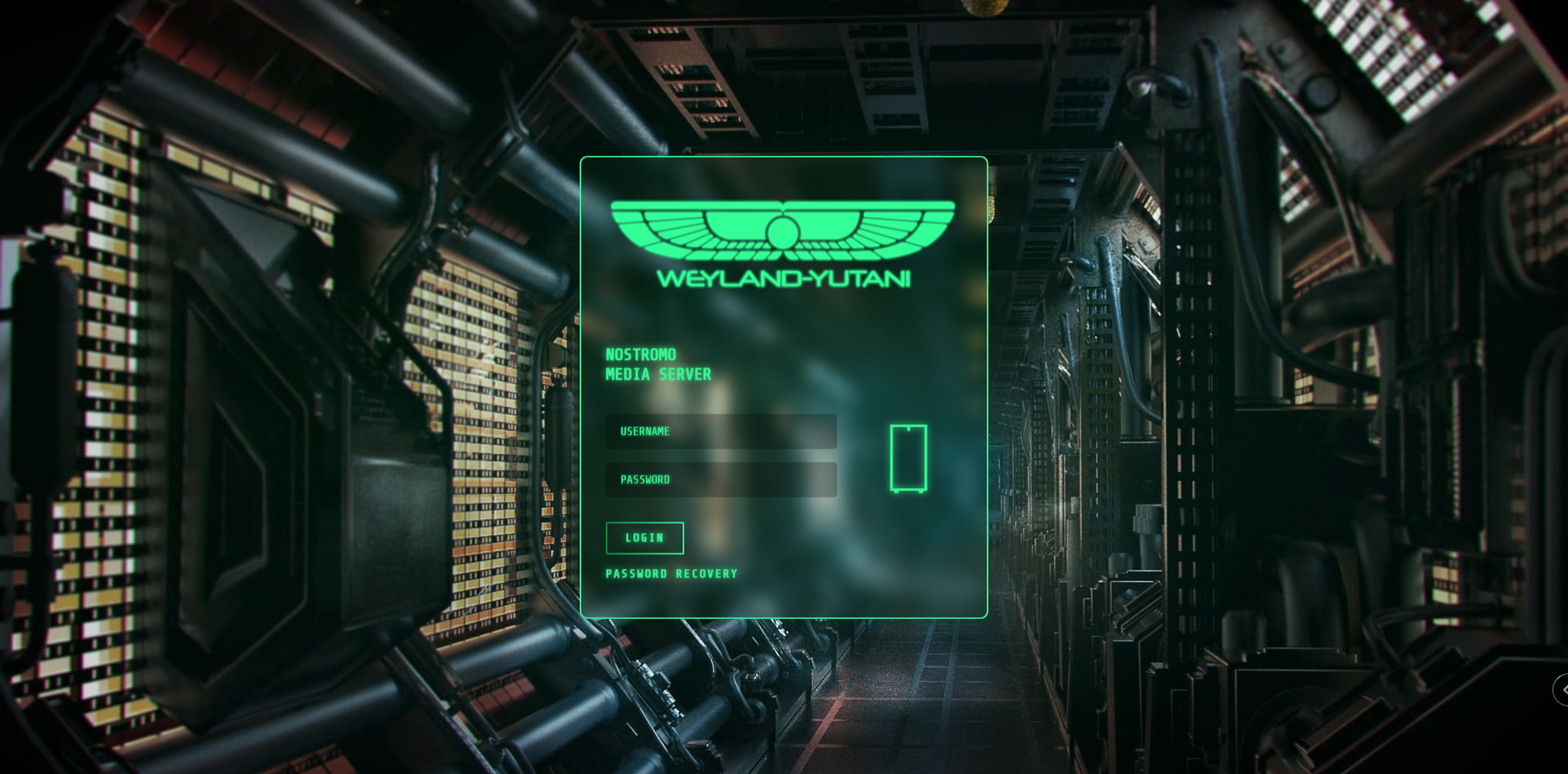Focus the Username input field
The image size is (1568, 774).
(x=720, y=432)
